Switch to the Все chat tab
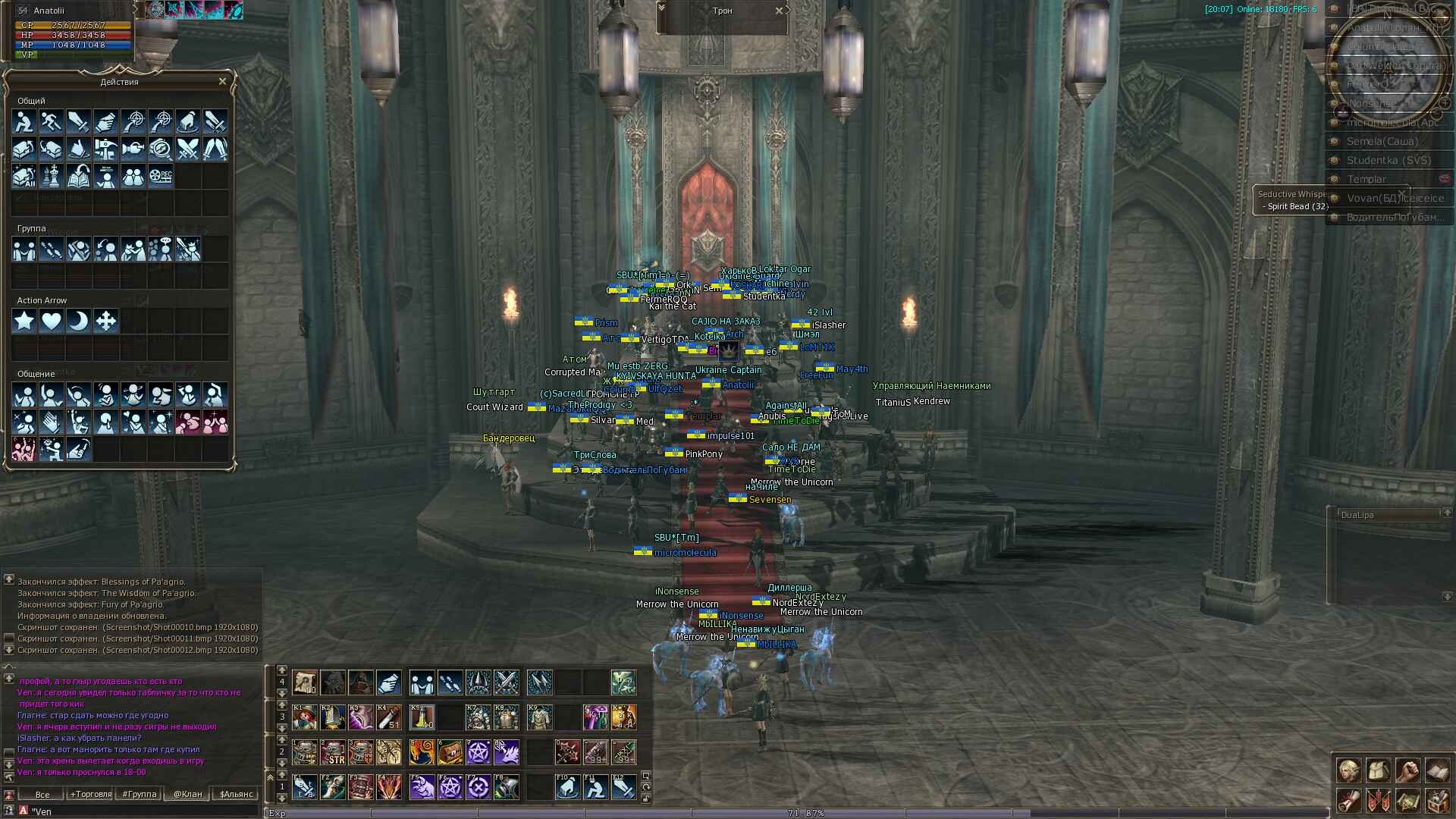This screenshot has width=1456, height=819. click(42, 794)
